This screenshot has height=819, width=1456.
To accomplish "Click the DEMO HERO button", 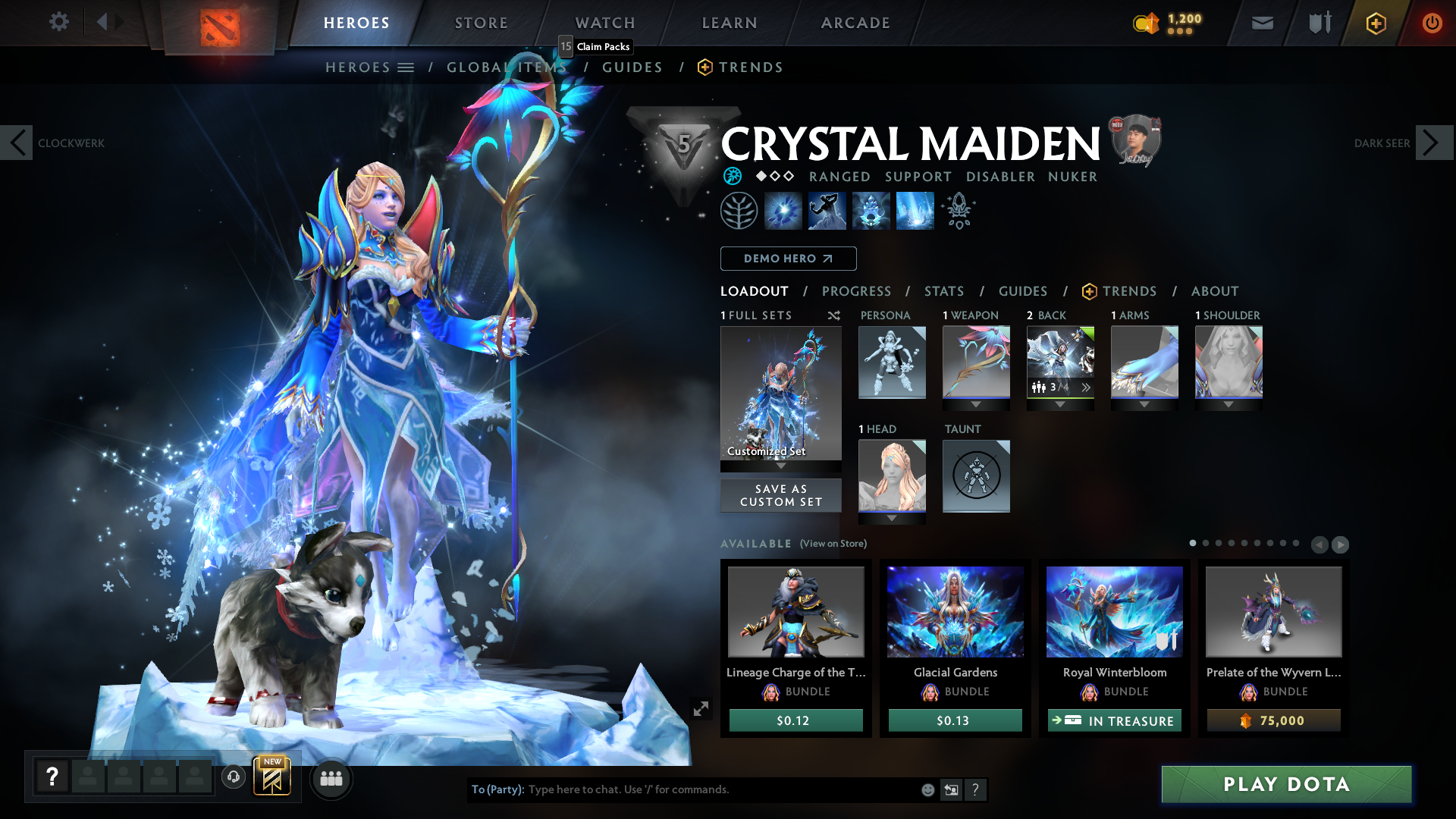I will 788,259.
